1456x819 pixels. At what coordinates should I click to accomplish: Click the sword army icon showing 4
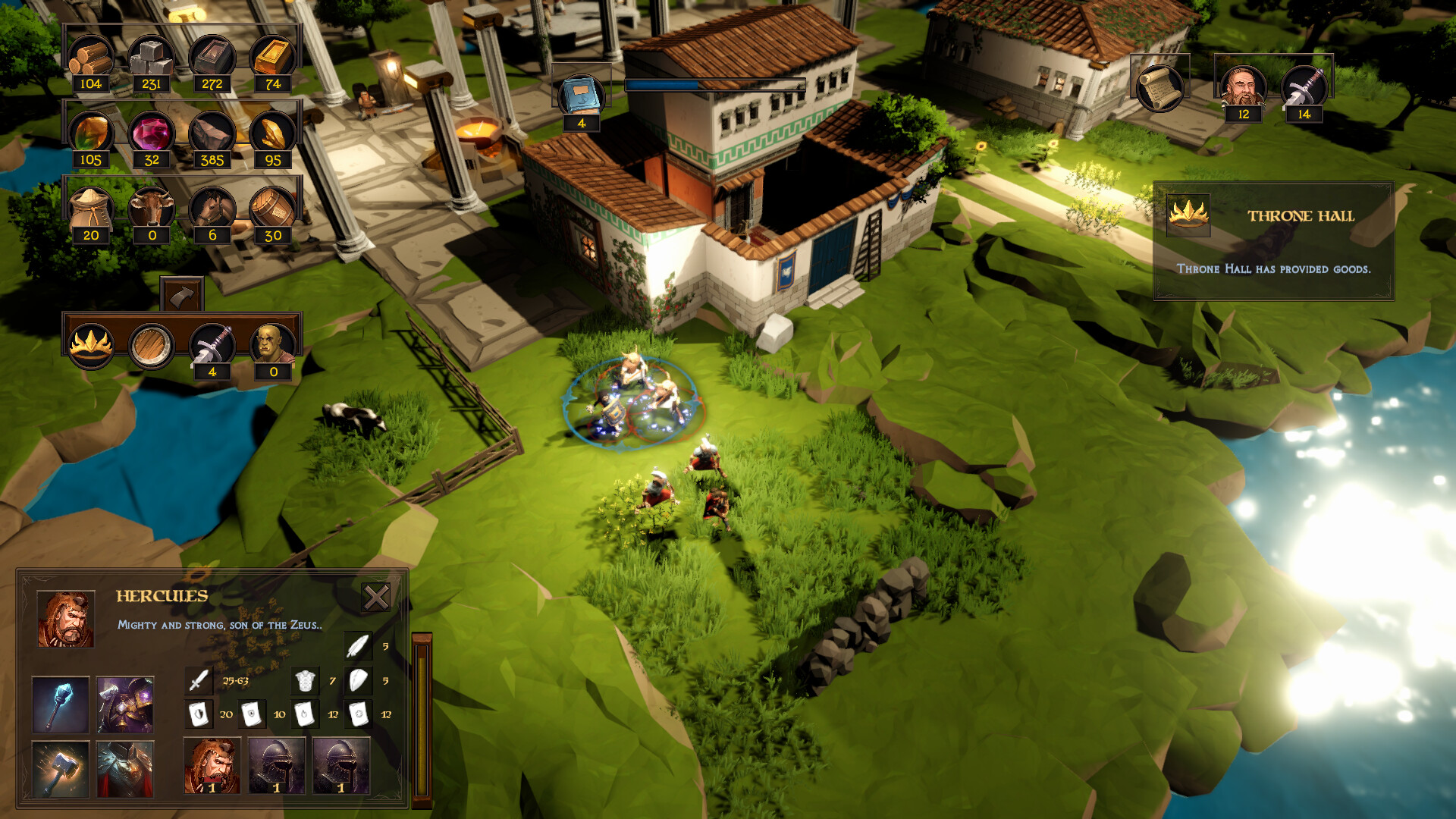[x=212, y=345]
